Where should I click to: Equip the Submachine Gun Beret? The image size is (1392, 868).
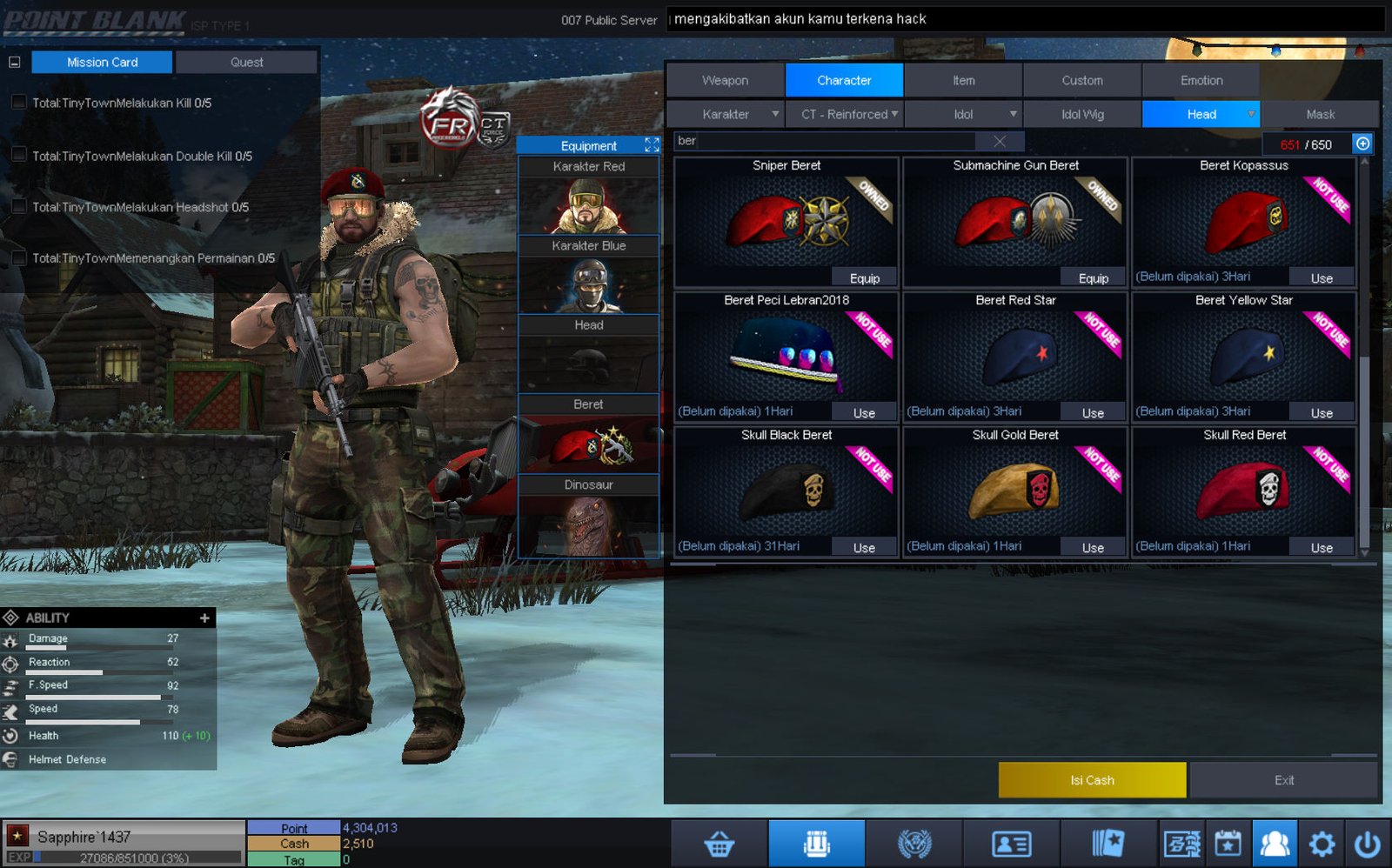pyautogui.click(x=1093, y=278)
